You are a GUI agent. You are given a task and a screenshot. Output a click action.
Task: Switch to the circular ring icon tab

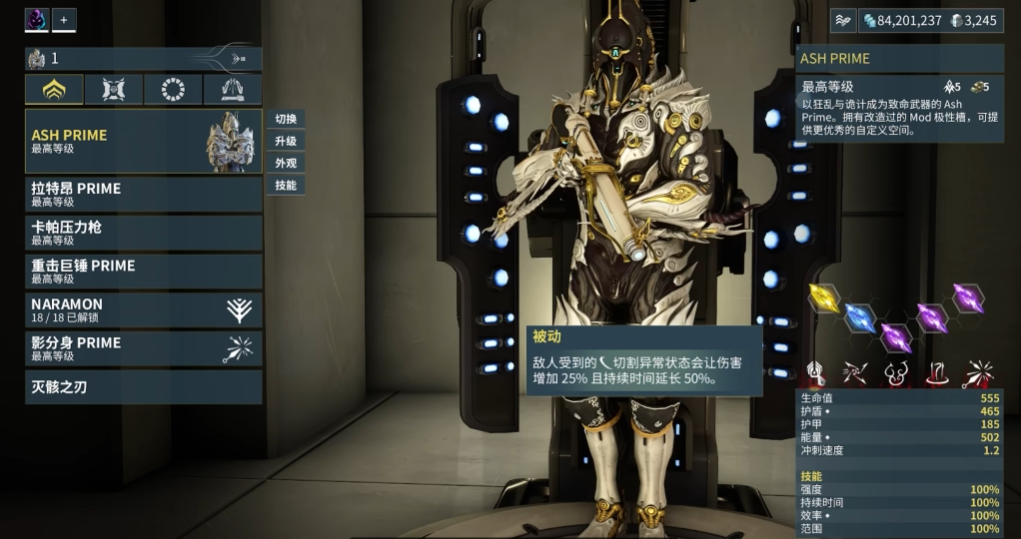click(173, 90)
